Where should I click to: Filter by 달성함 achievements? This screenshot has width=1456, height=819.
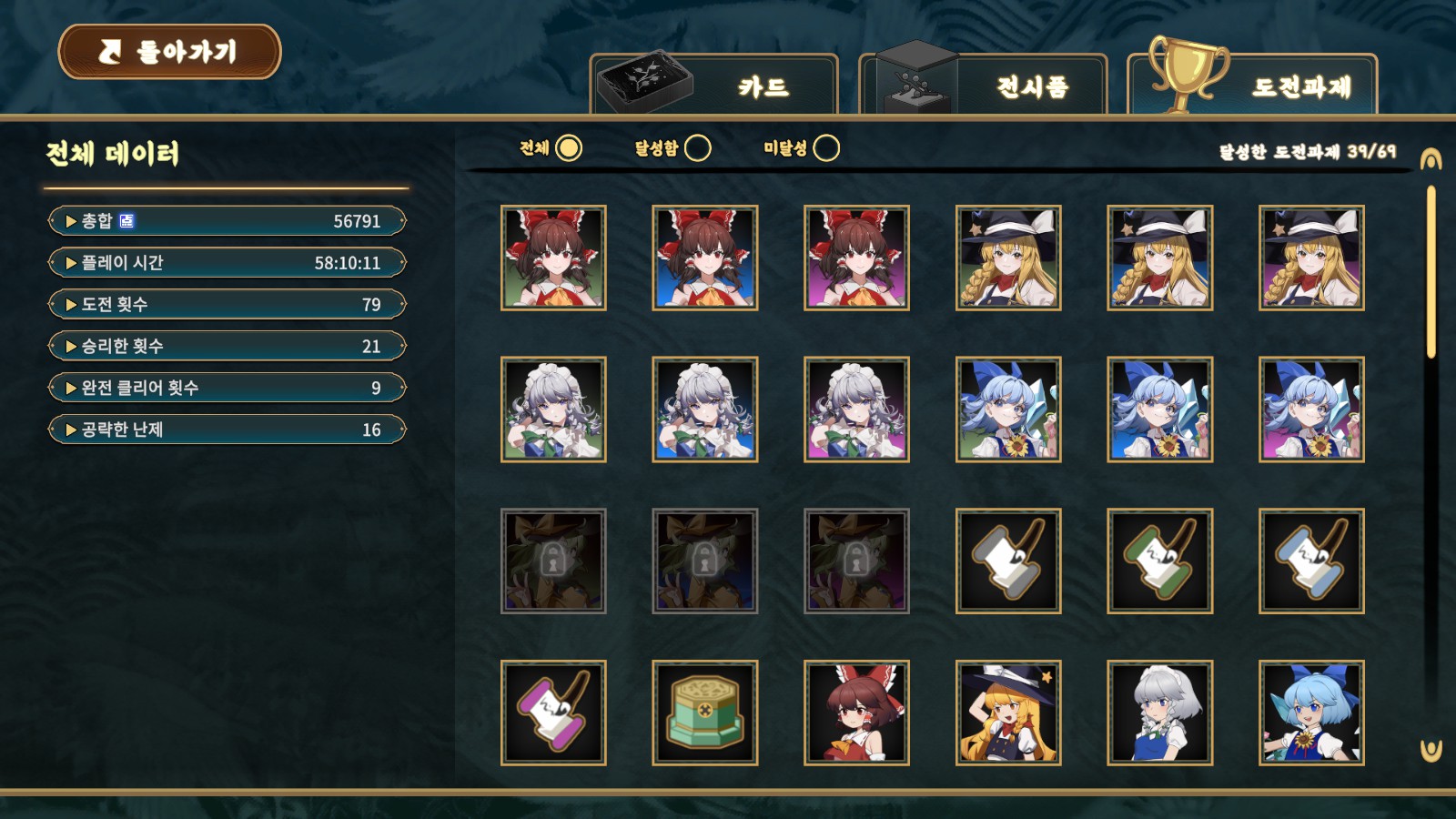(697, 148)
